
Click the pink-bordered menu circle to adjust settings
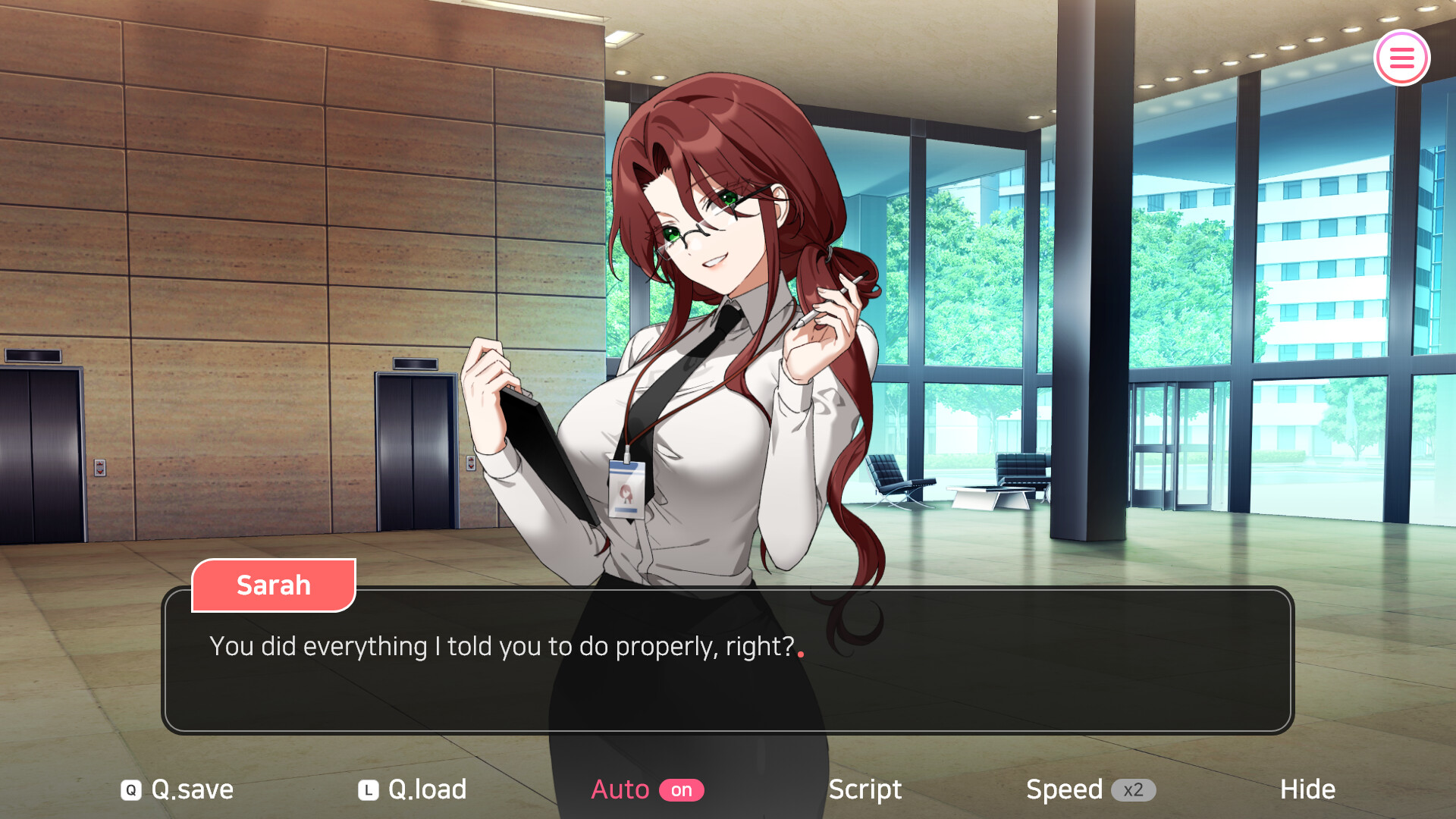(x=1402, y=57)
